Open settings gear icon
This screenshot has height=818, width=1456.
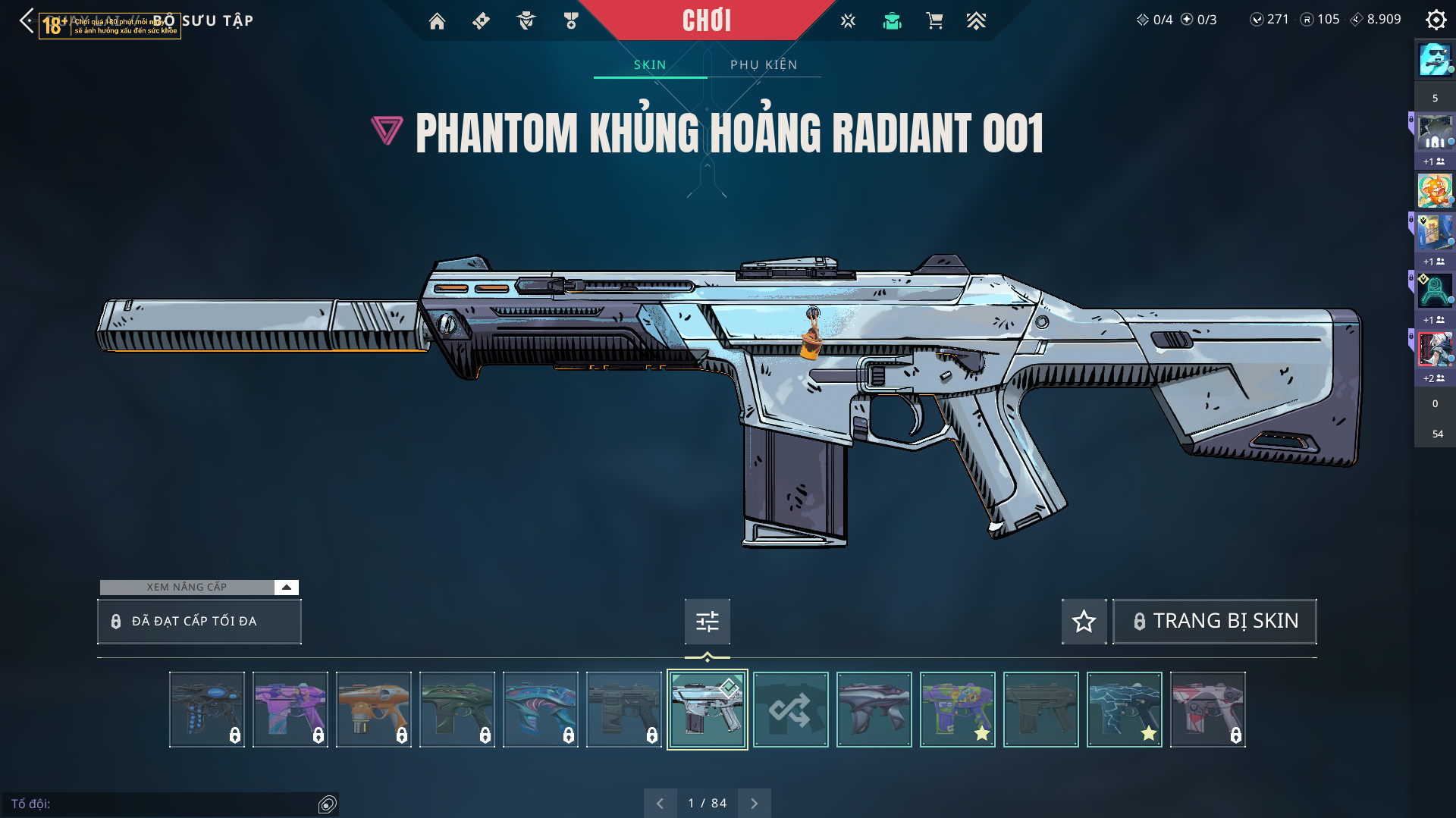[1436, 20]
